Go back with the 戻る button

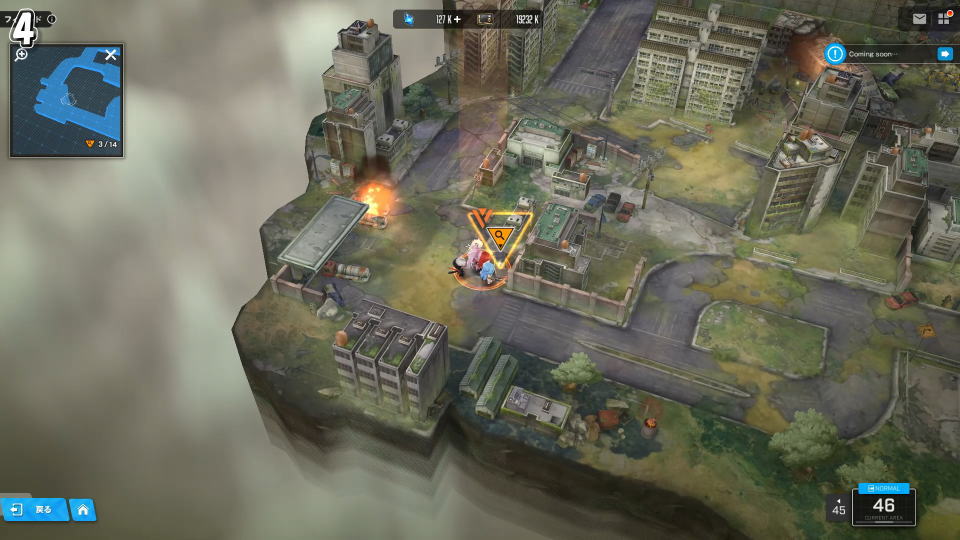click(x=34, y=509)
